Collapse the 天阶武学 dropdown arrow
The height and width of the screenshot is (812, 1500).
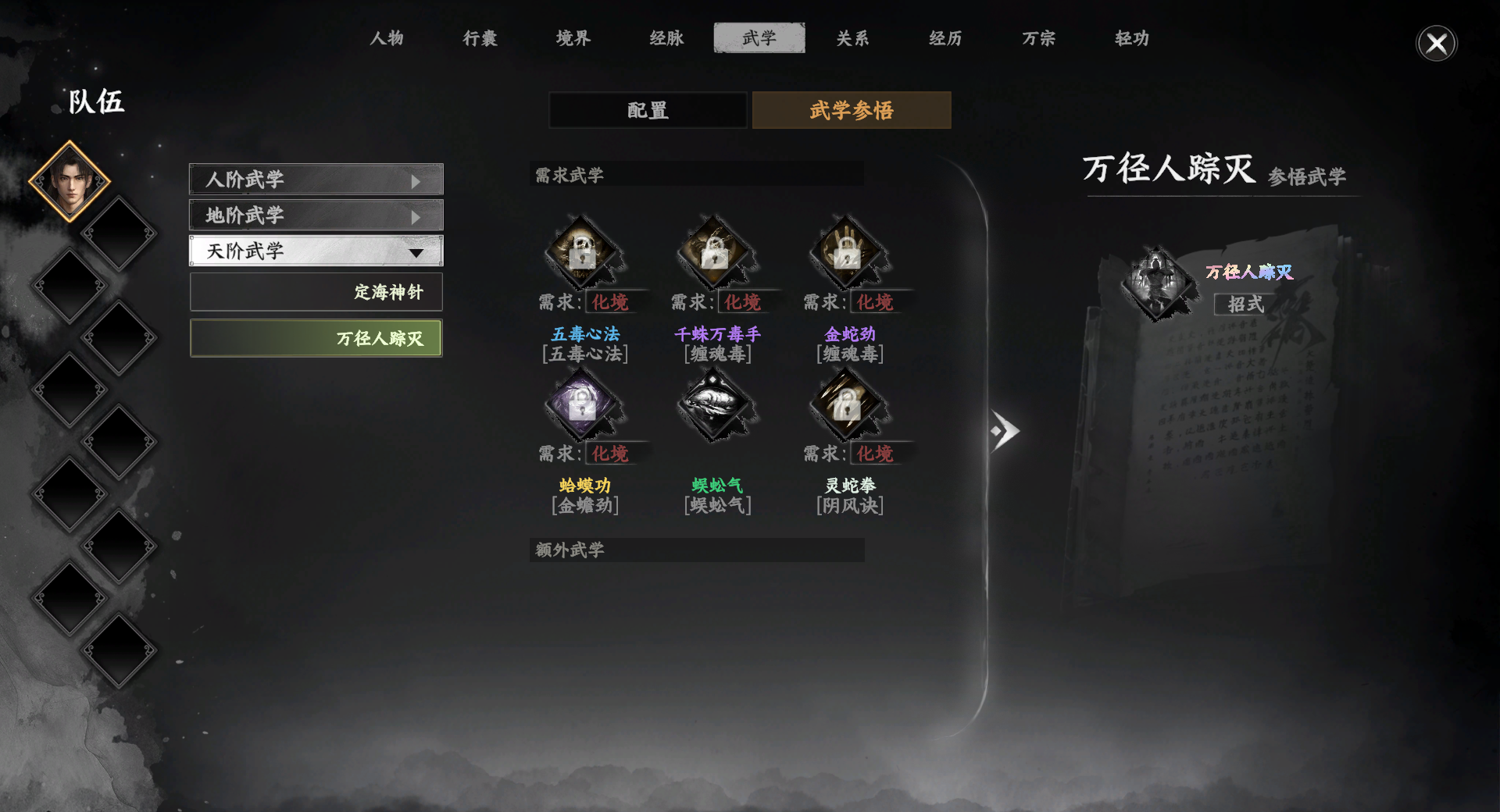pos(417,251)
